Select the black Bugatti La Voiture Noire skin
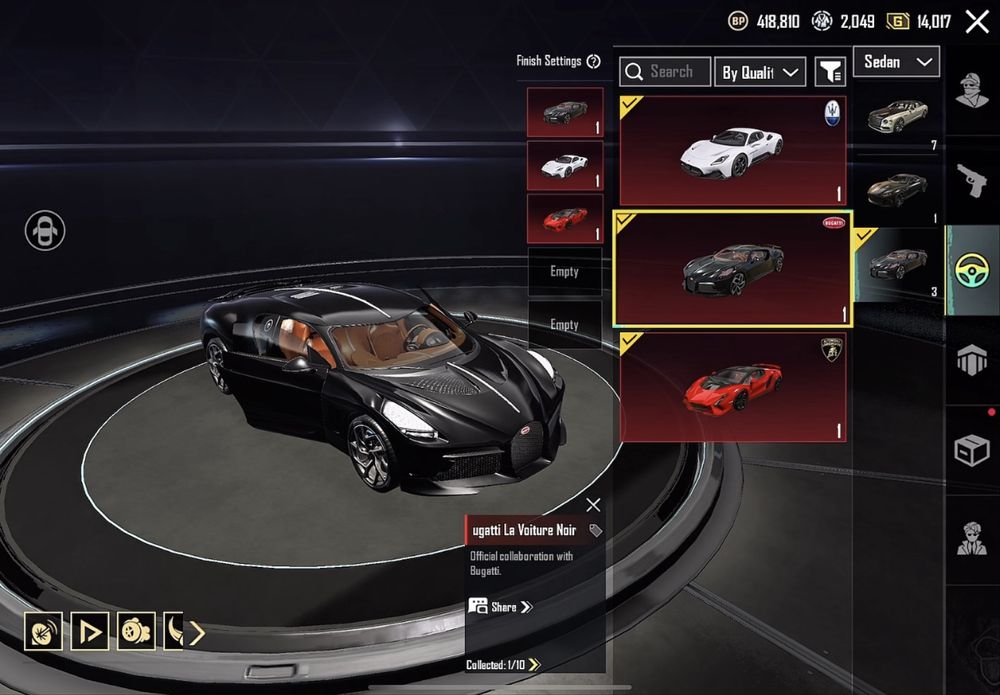 coord(732,268)
